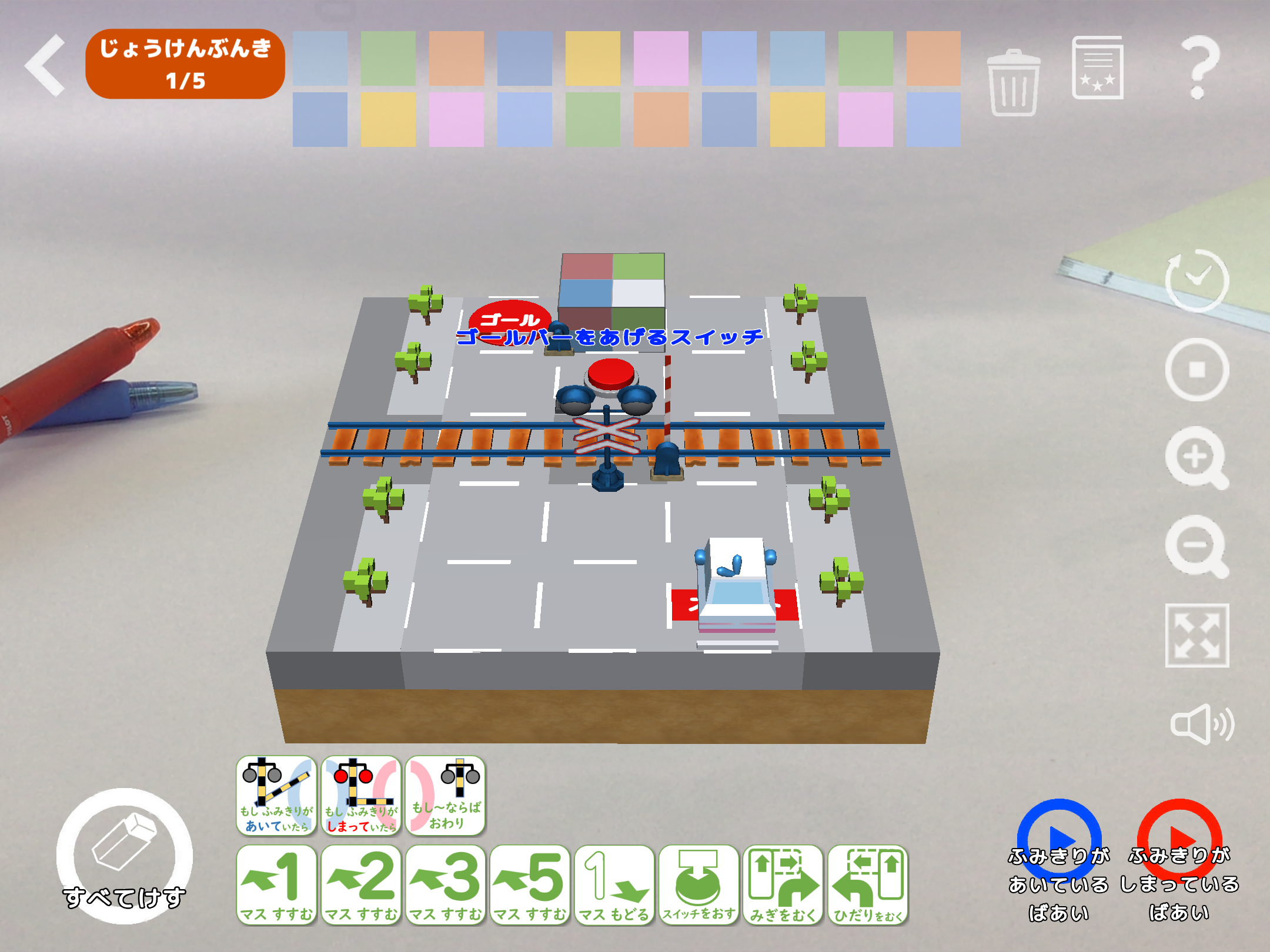This screenshot has width=1270, height=952.
Task: Toggle the fullscreen arrows view button
Action: 1197,635
